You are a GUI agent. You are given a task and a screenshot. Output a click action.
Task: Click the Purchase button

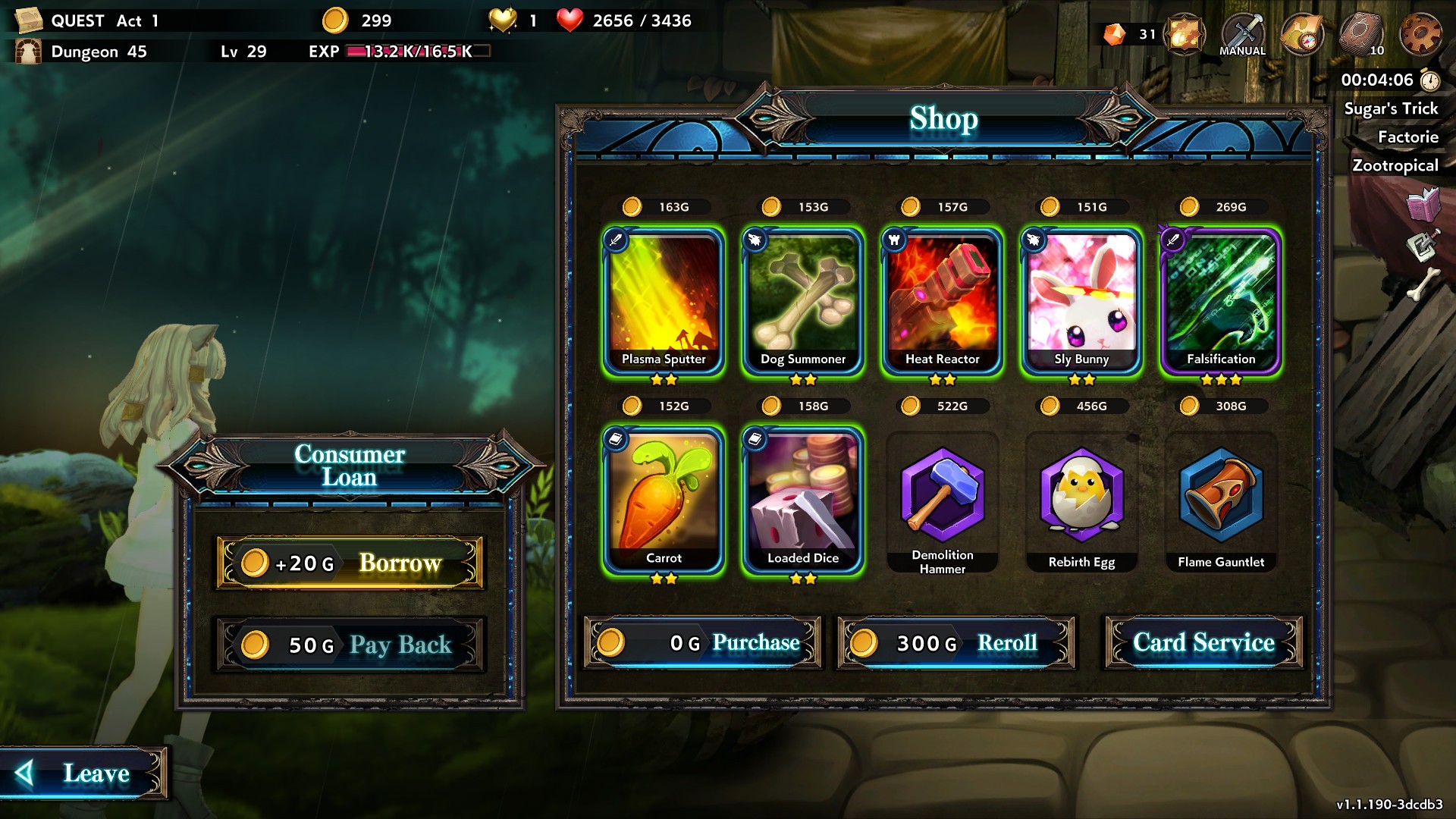pyautogui.click(x=703, y=643)
